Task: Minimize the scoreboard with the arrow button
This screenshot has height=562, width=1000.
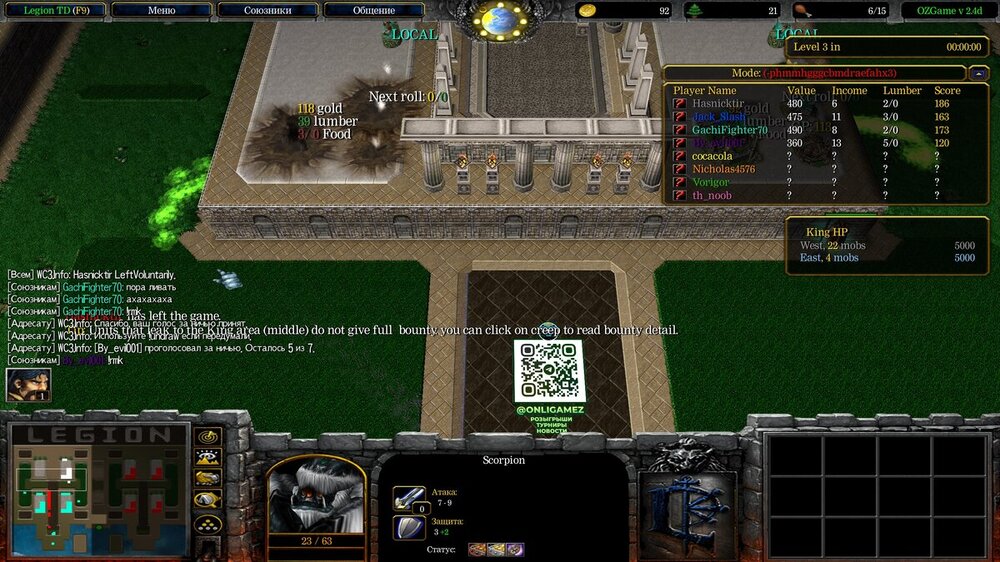Action: pos(977,73)
